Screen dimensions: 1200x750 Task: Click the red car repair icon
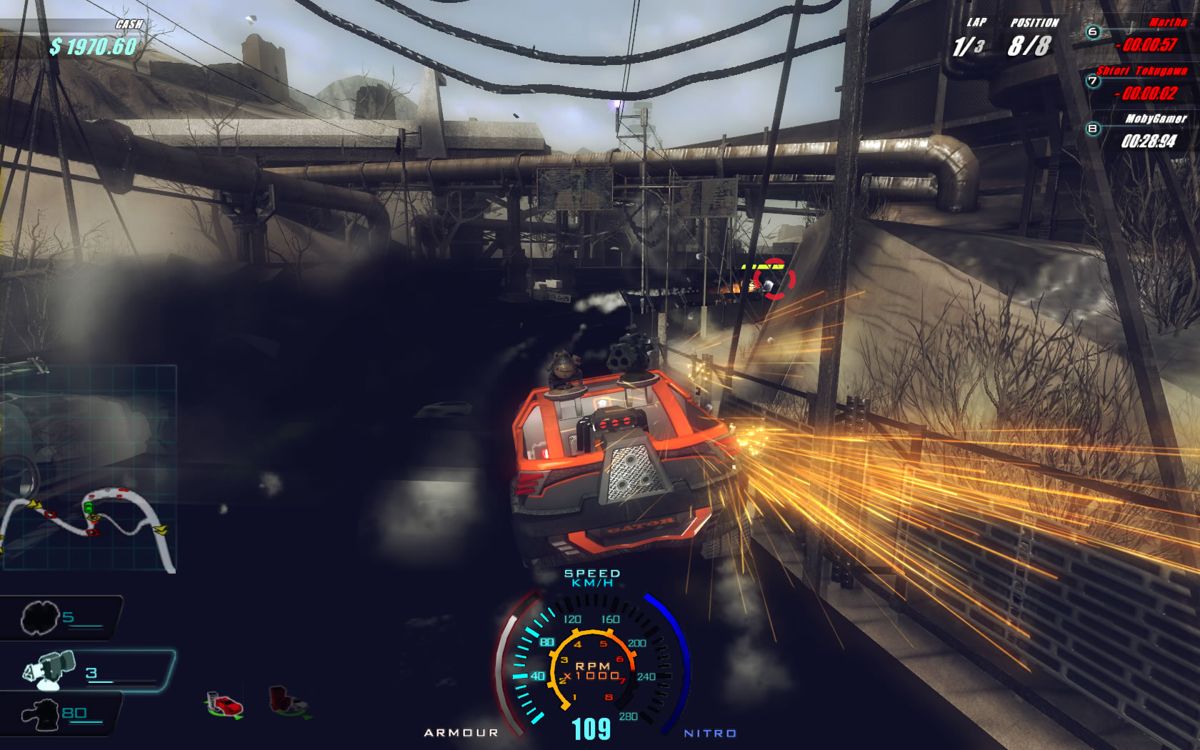click(226, 704)
